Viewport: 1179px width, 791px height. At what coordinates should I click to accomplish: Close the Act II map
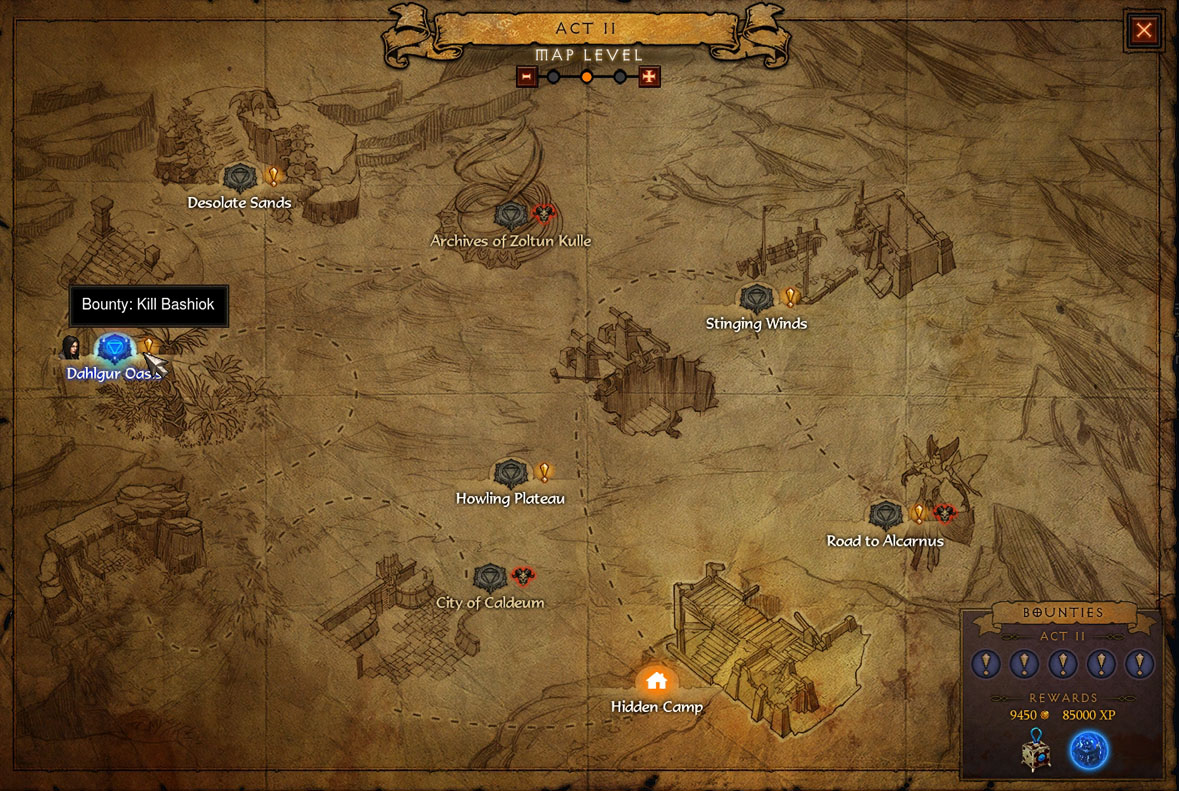tap(1143, 31)
